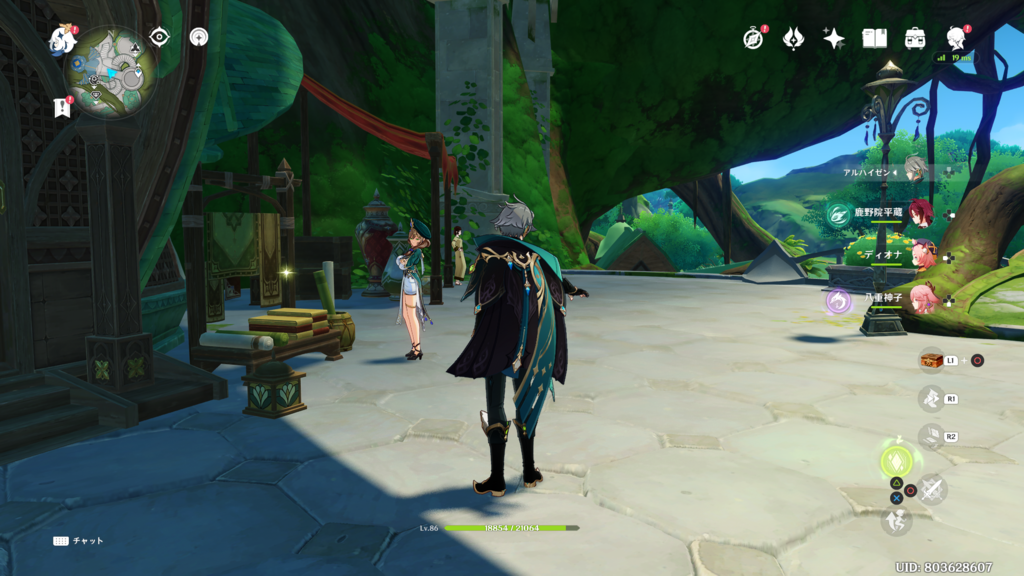Viewport: 1024px width, 576px height.
Task: Open the チャット chat box
Action: click(x=78, y=541)
